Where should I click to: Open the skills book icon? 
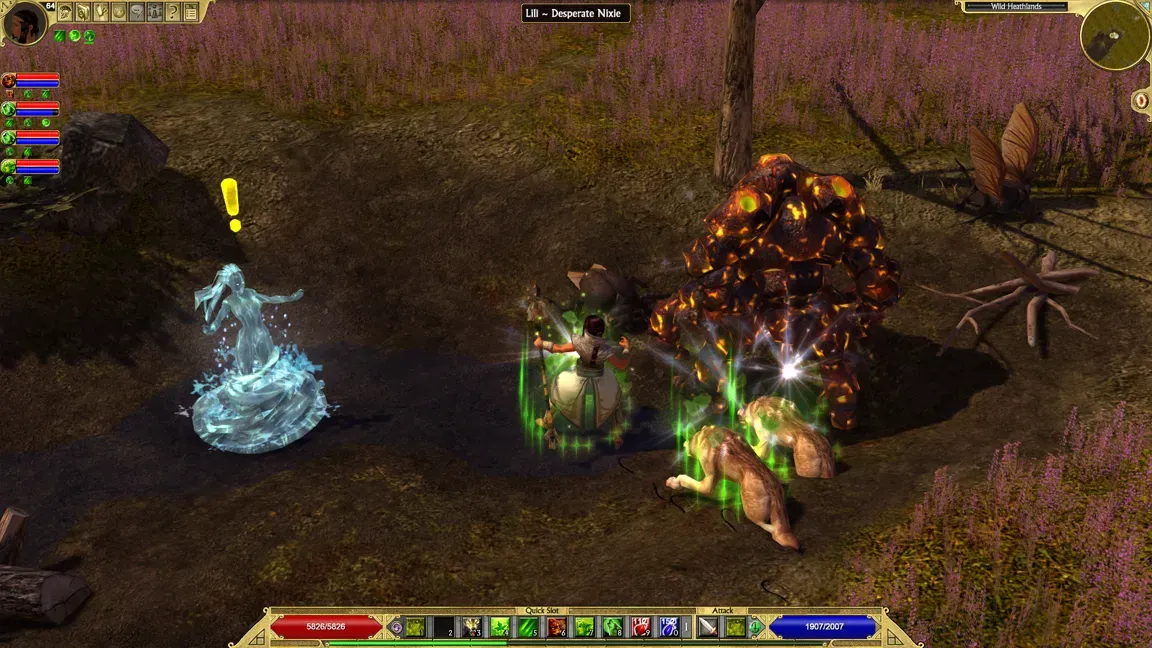coord(83,12)
